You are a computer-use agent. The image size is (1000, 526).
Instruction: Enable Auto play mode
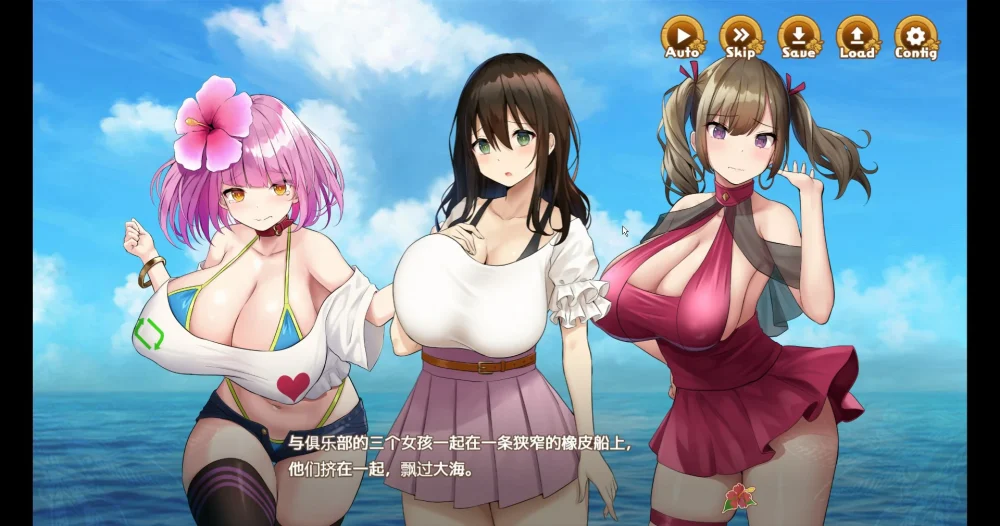tap(682, 37)
